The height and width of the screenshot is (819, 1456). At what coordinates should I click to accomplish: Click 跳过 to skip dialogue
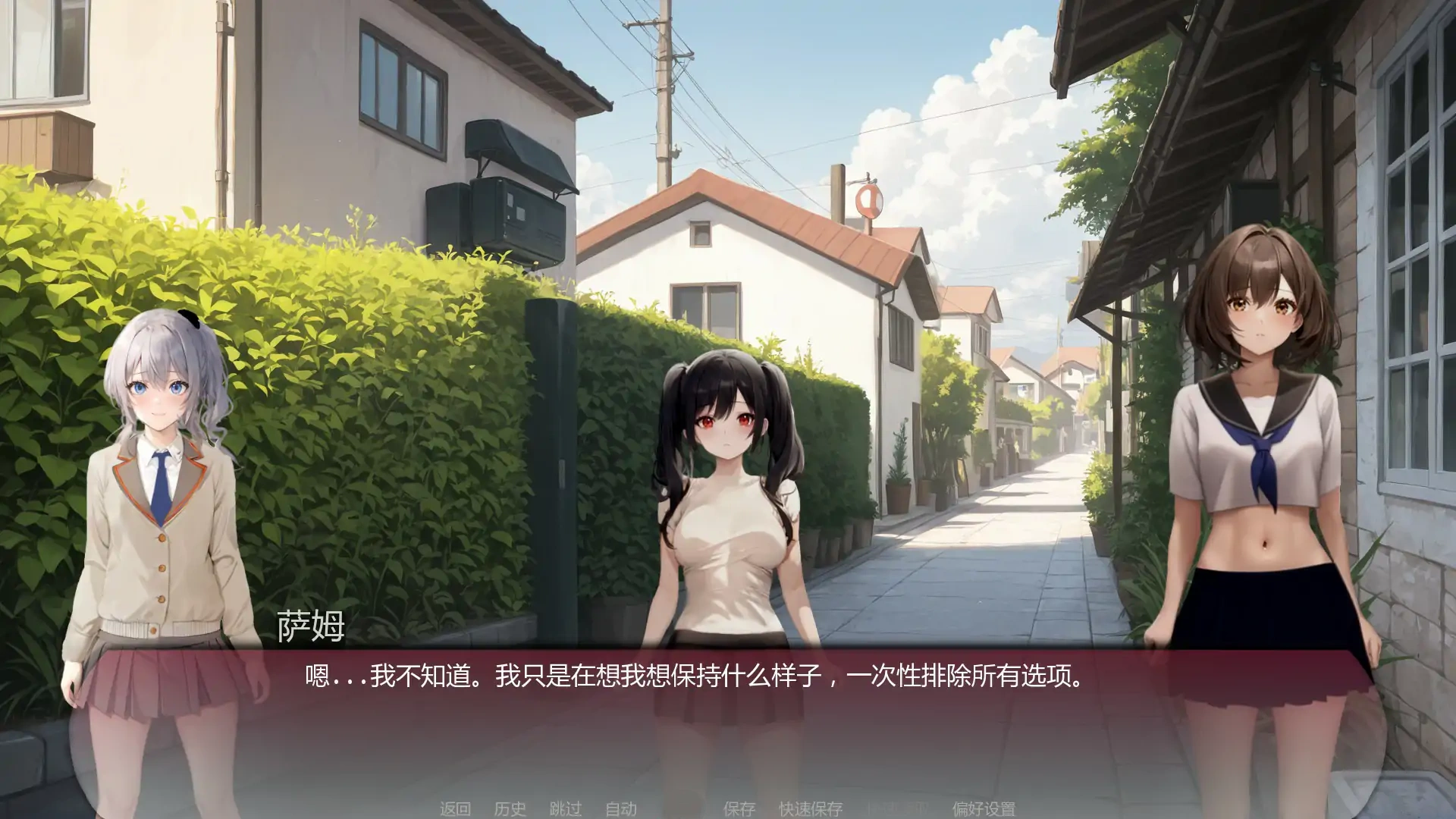(x=565, y=808)
